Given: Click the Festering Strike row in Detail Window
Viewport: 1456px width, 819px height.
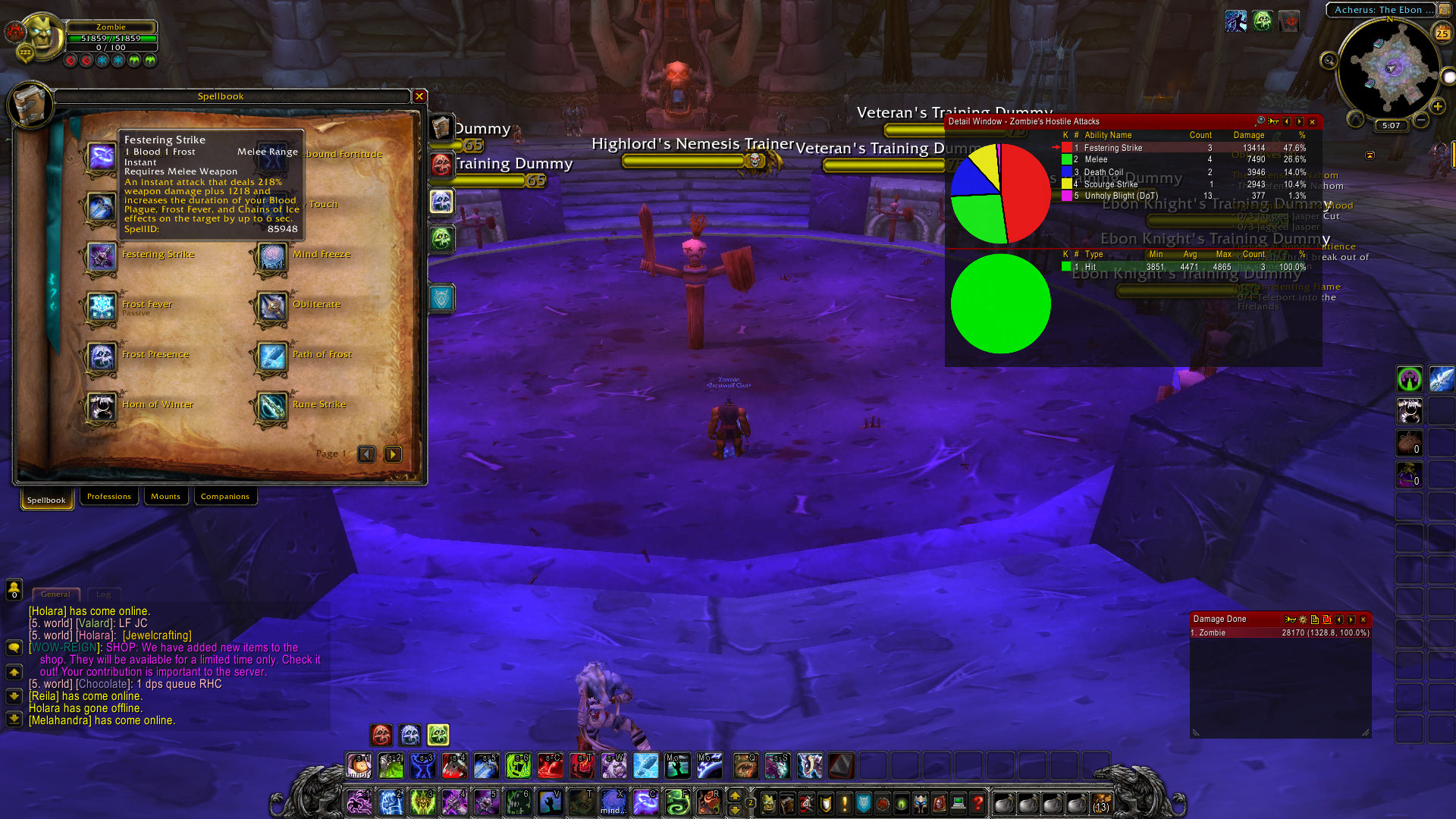Looking at the screenshot, I should pos(1137,147).
